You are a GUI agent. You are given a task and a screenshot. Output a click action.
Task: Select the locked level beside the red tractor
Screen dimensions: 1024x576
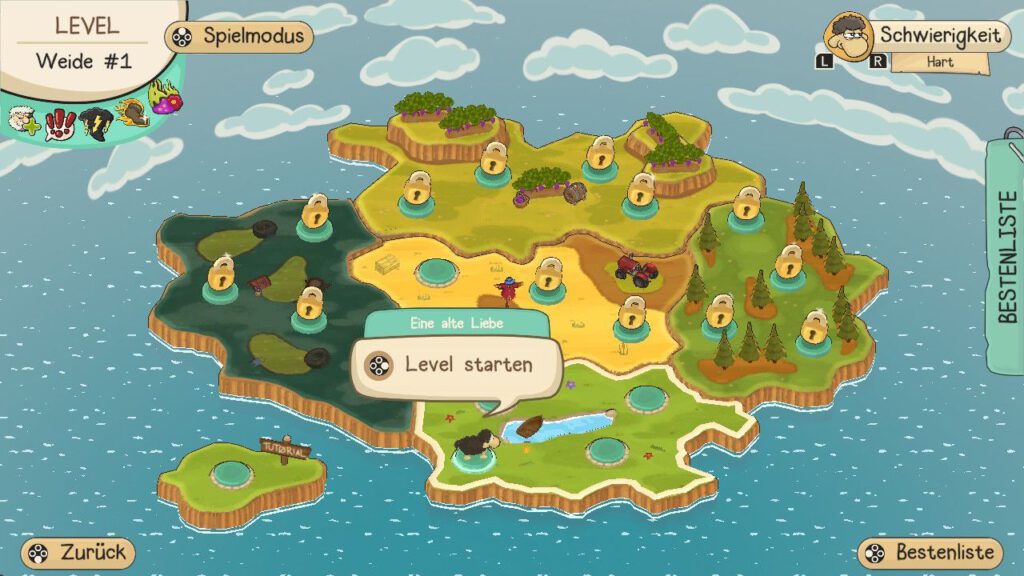pyautogui.click(x=631, y=316)
